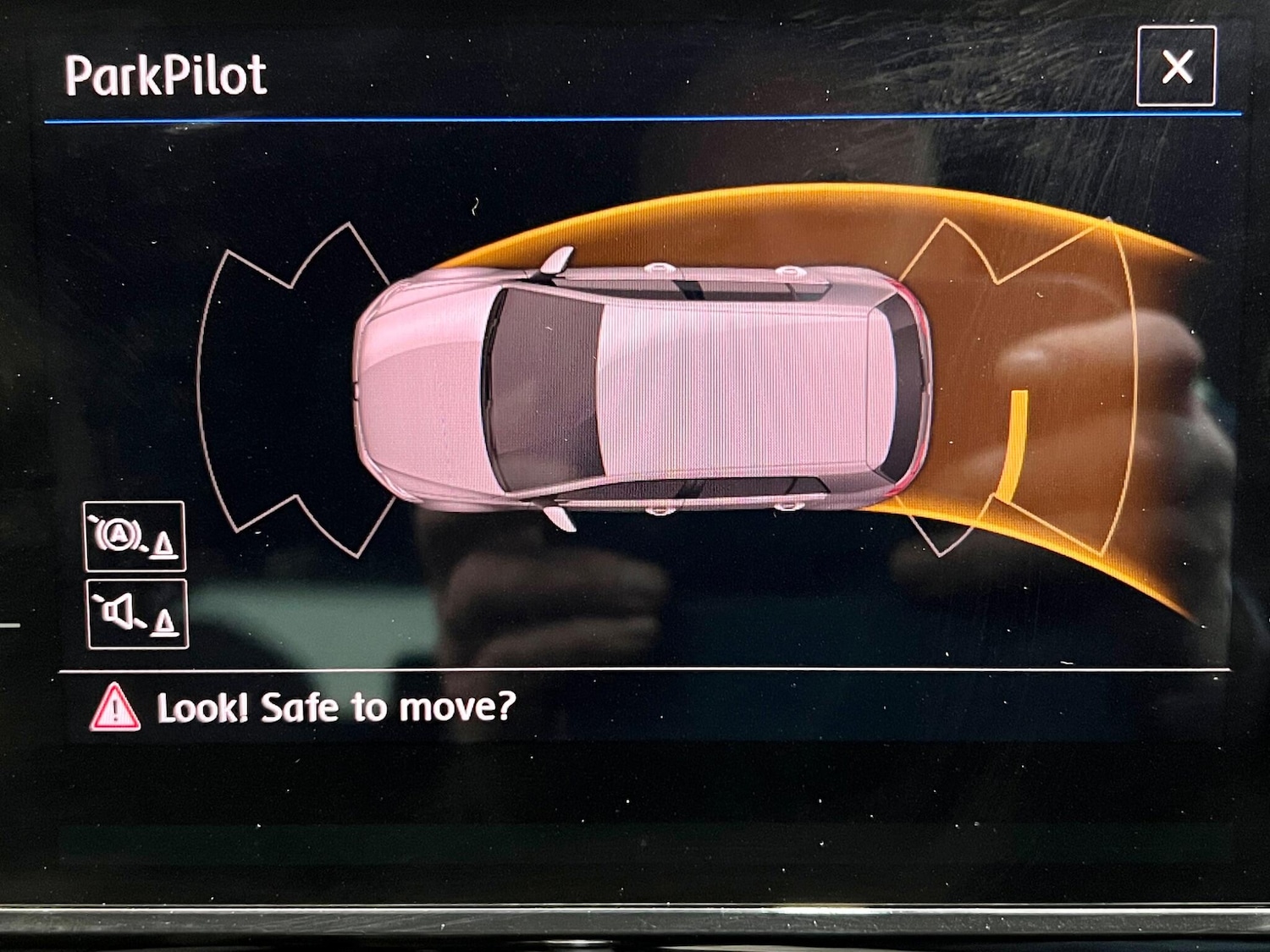Toggle the automatic braking assist icon
Viewport: 1270px width, 952px height.
[x=135, y=537]
